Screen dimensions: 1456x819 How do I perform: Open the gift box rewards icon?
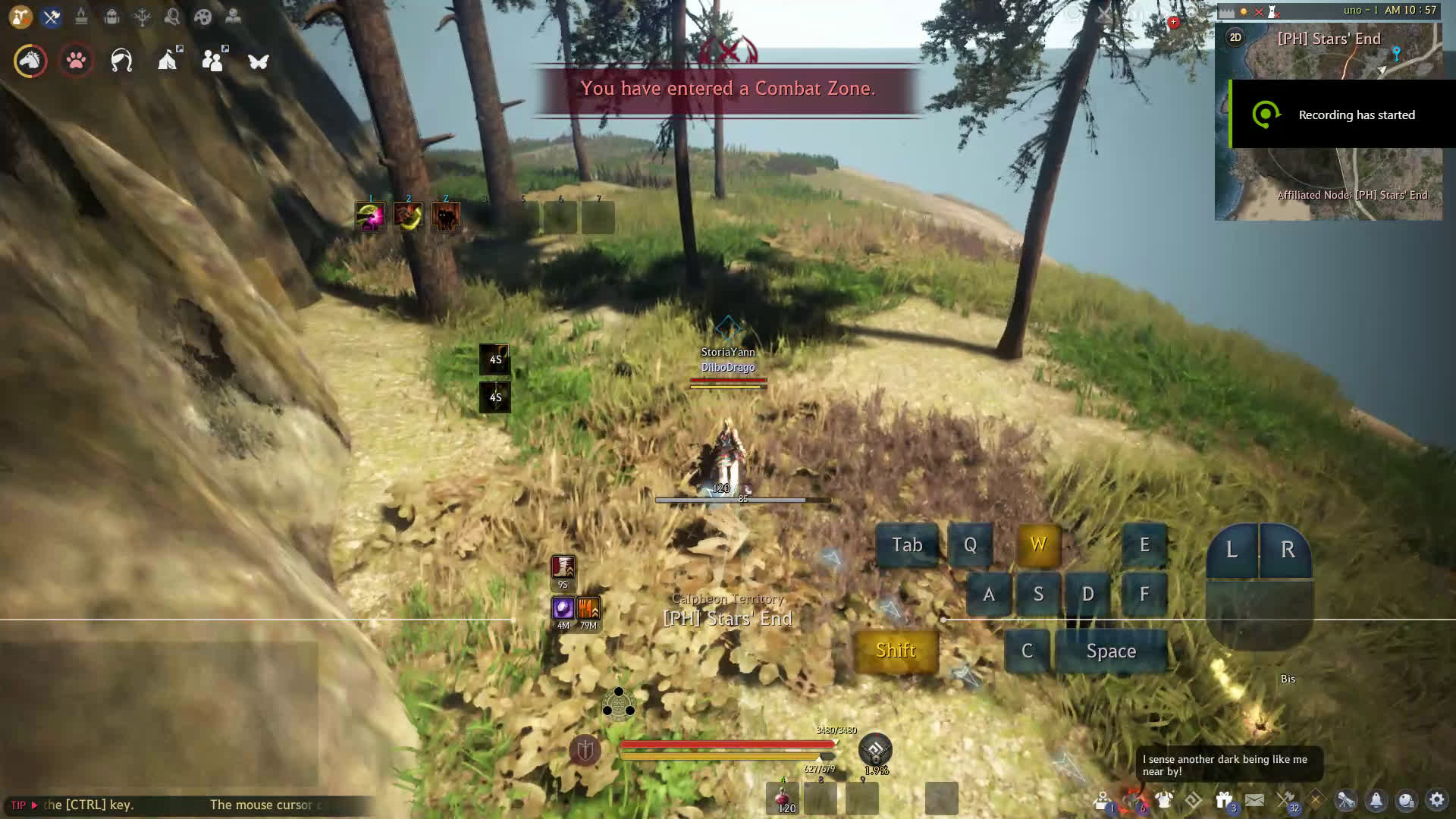pyautogui.click(x=1224, y=799)
